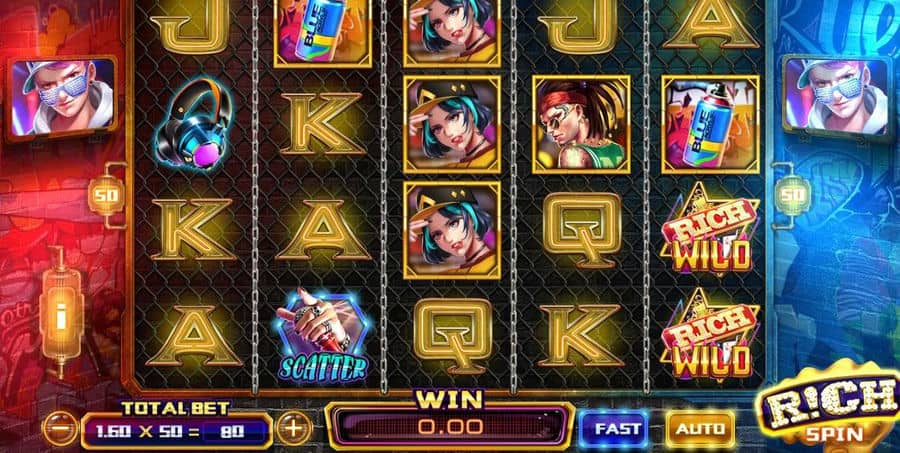900x453 pixels.
Task: Toggle FAST spin mode
Action: (x=615, y=428)
